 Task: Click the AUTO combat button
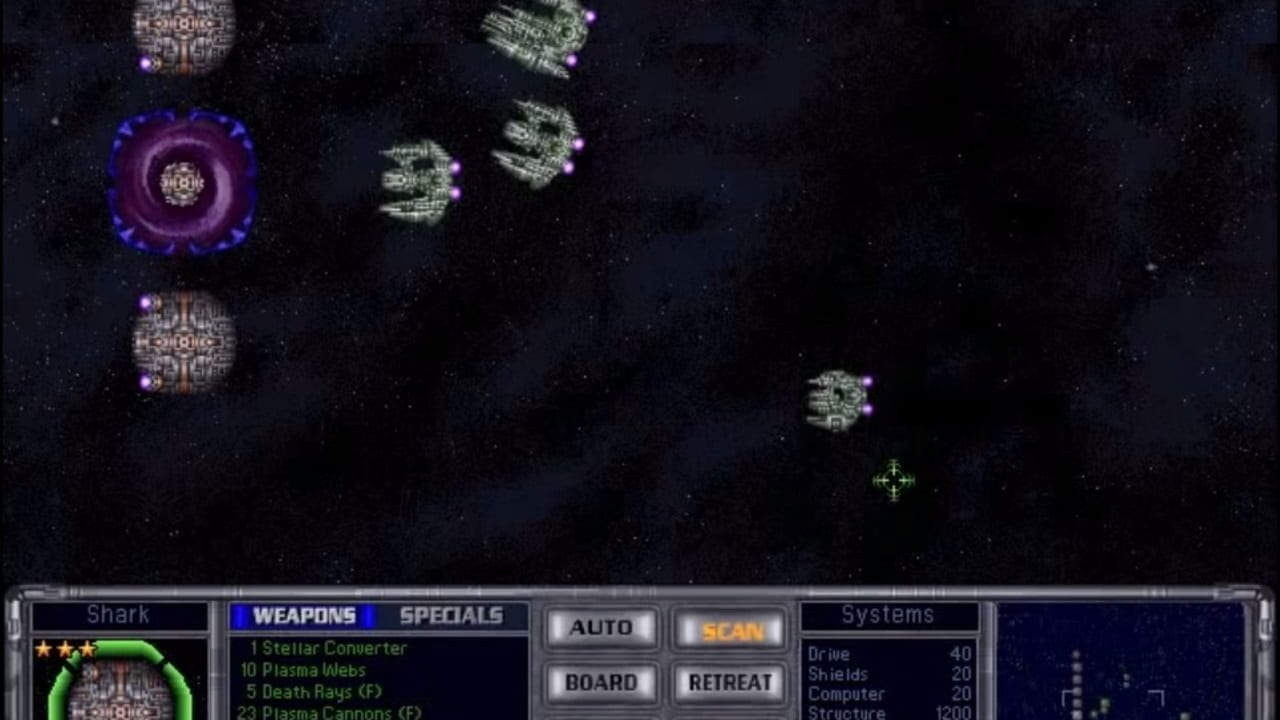(601, 628)
